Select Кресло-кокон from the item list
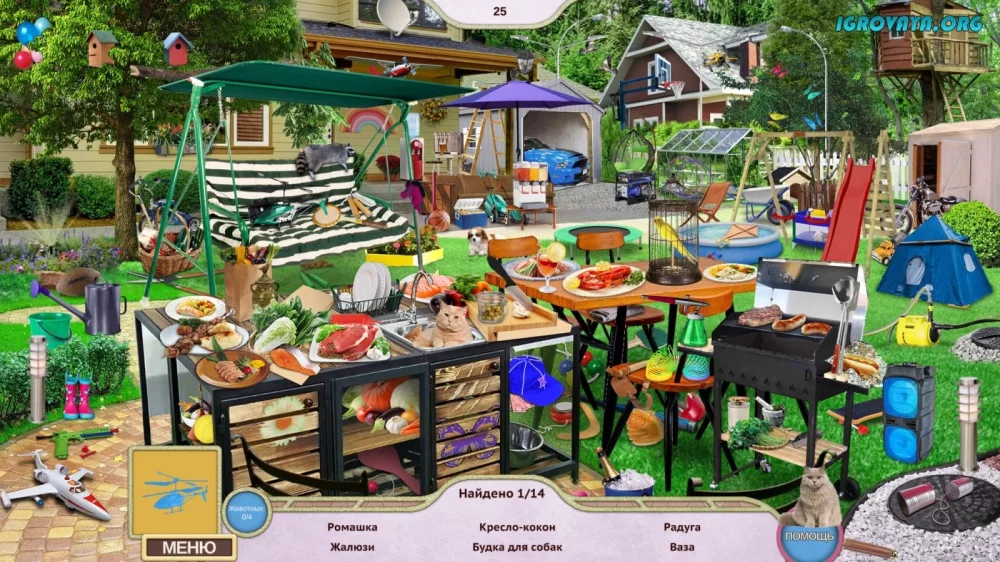Viewport: 1000px width, 562px height. click(x=517, y=527)
